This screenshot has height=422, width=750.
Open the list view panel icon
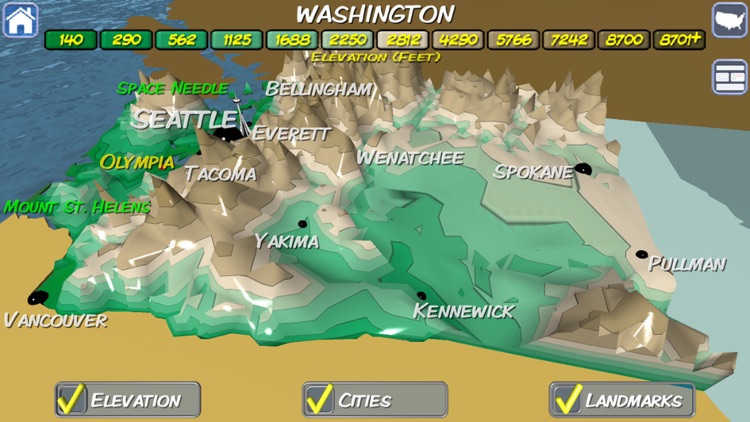[x=729, y=77]
